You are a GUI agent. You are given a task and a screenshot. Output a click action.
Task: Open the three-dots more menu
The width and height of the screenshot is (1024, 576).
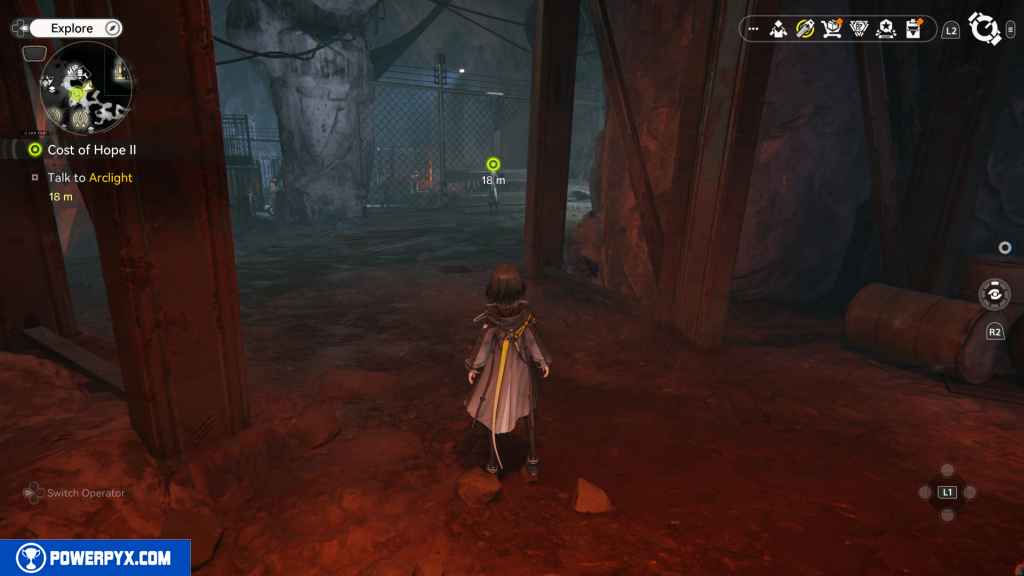tap(754, 29)
